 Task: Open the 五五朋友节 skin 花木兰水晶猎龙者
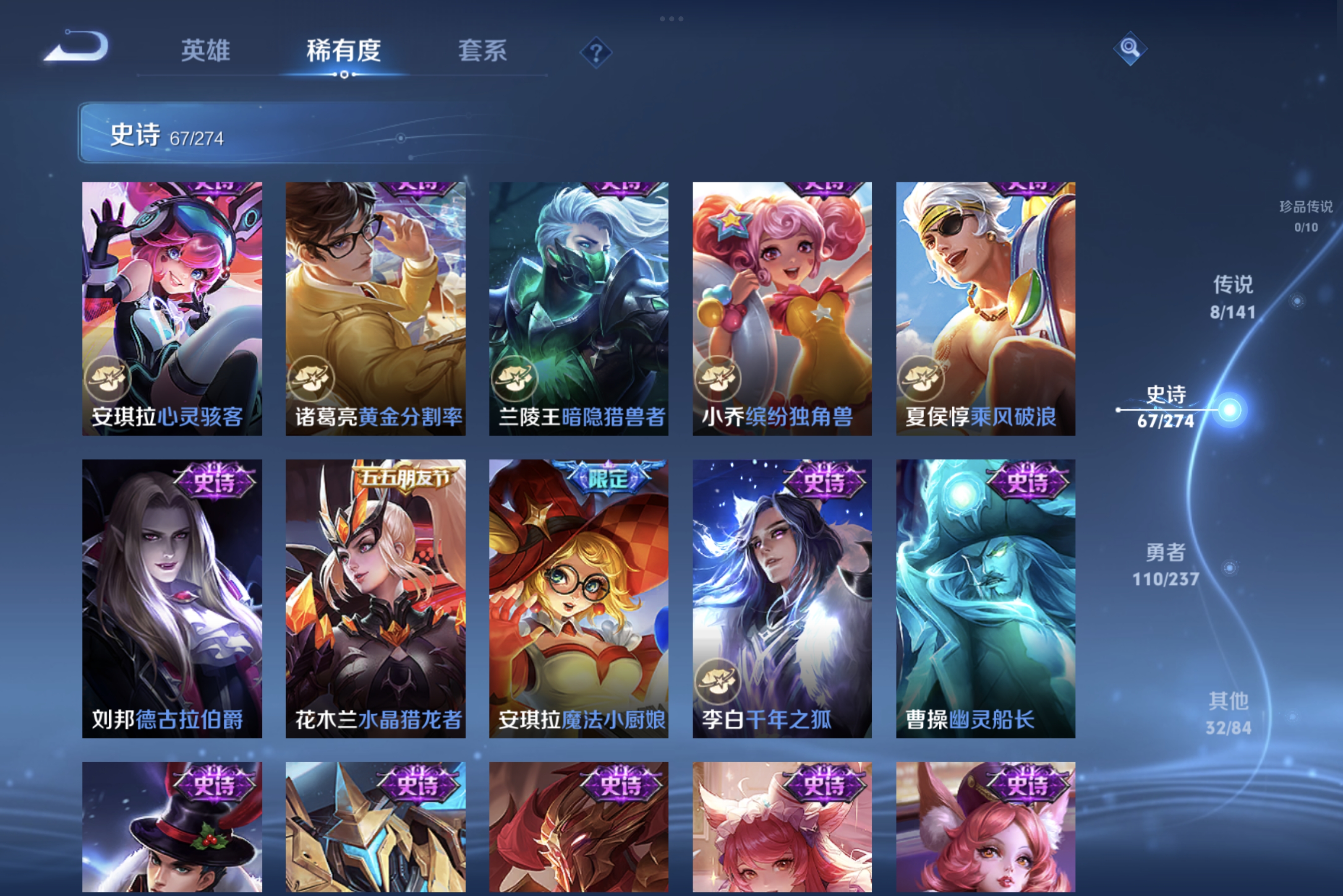pyautogui.click(x=374, y=600)
